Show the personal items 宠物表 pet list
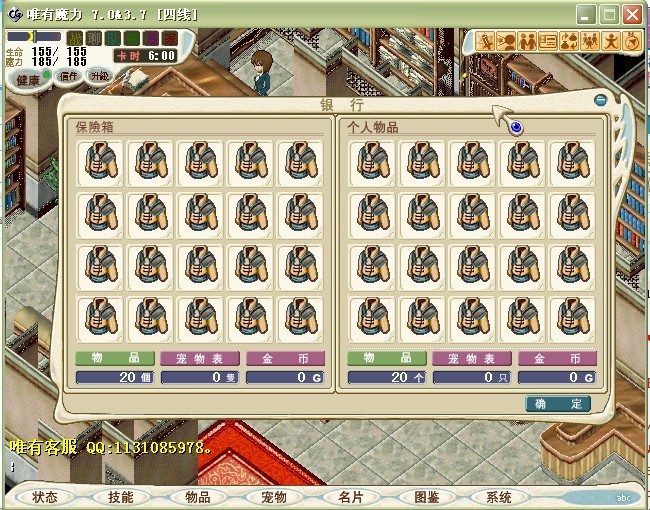The image size is (650, 510). tap(471, 358)
